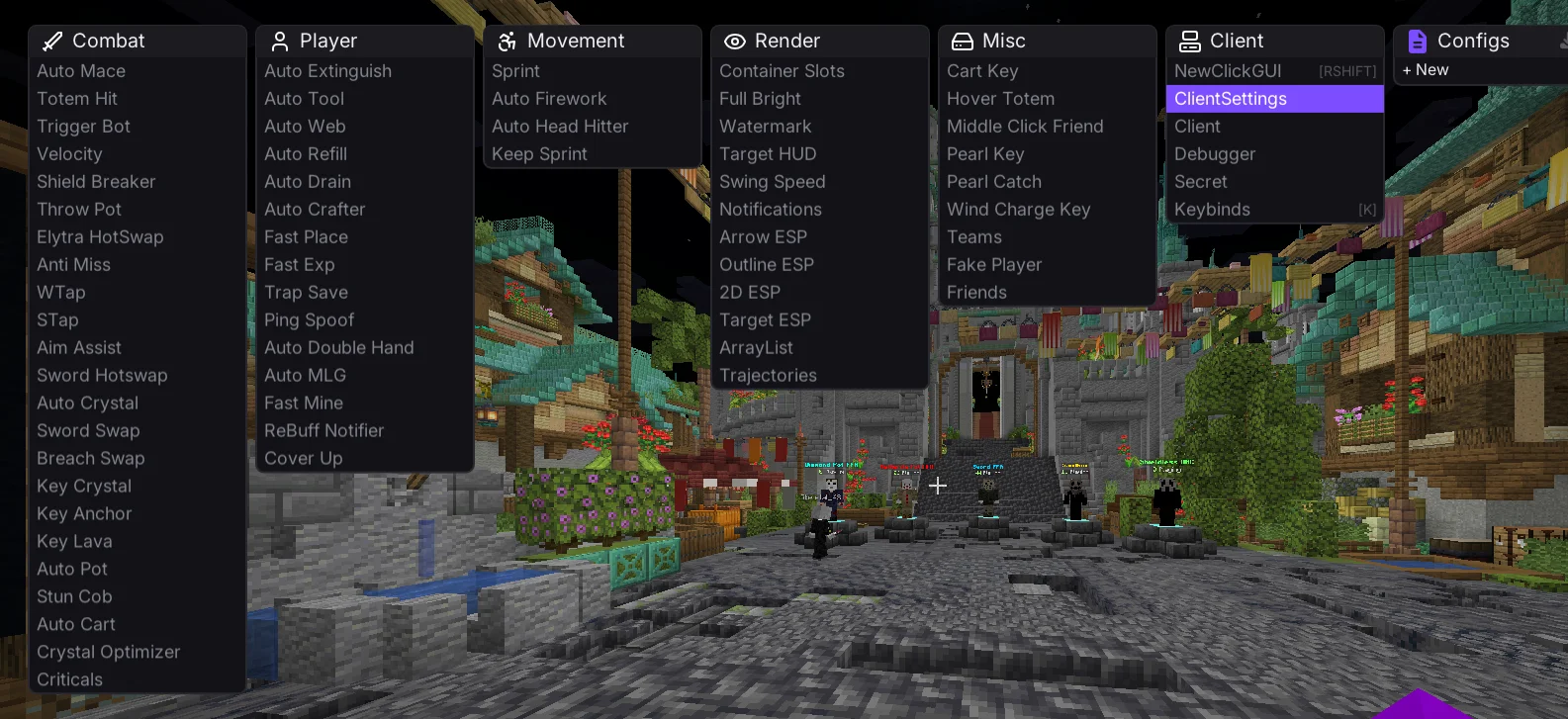Click the Movement running-figure icon

tap(507, 41)
